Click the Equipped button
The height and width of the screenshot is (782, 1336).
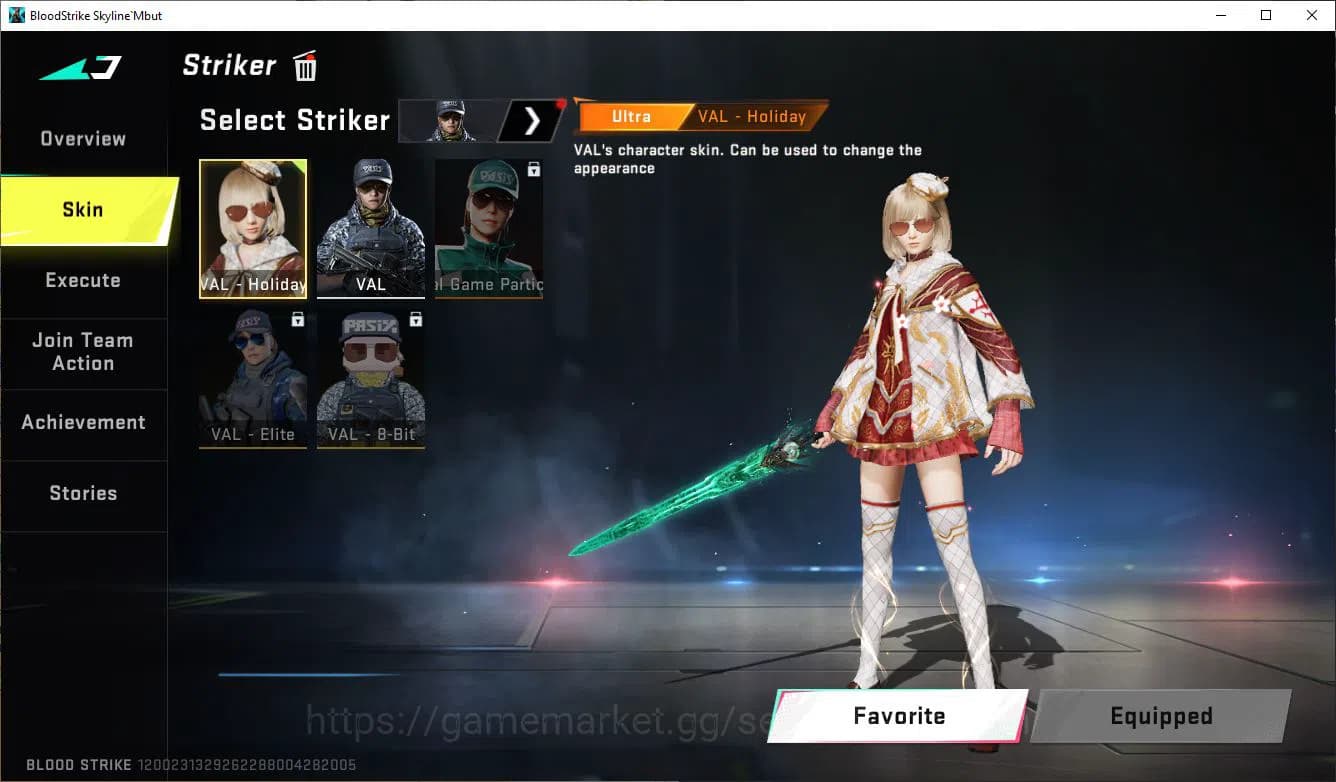(x=1160, y=715)
